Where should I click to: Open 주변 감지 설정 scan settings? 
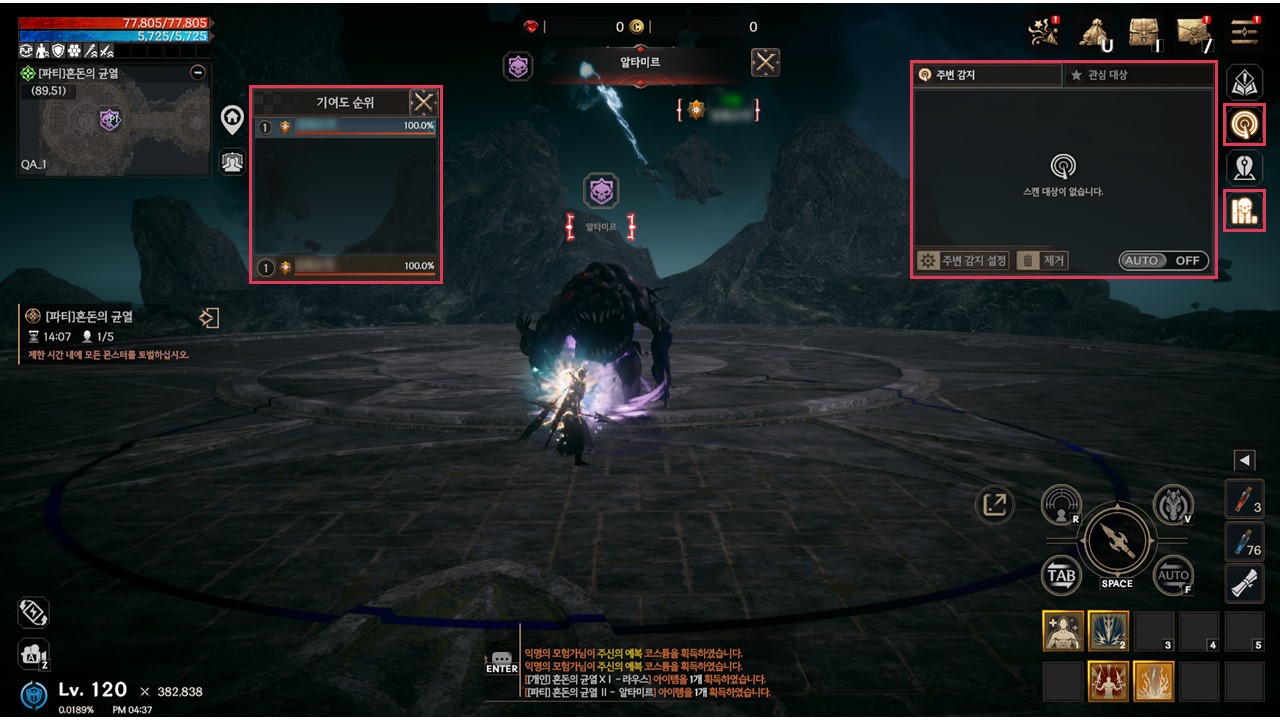[963, 261]
